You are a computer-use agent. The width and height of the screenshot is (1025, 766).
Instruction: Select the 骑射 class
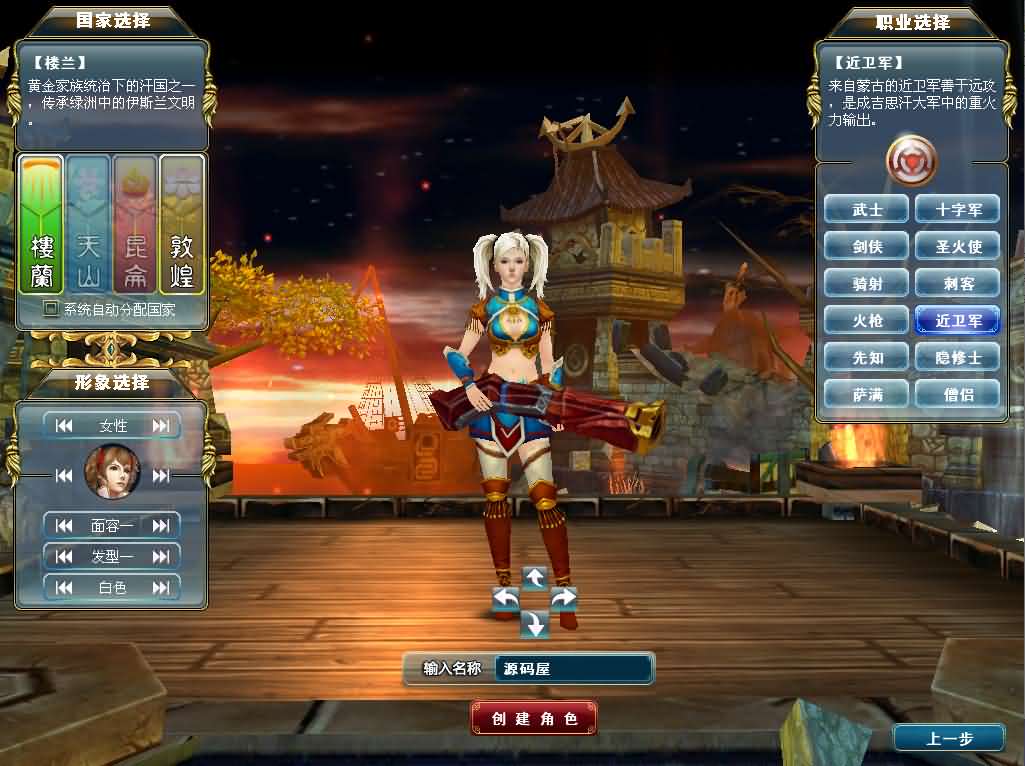[x=867, y=284]
